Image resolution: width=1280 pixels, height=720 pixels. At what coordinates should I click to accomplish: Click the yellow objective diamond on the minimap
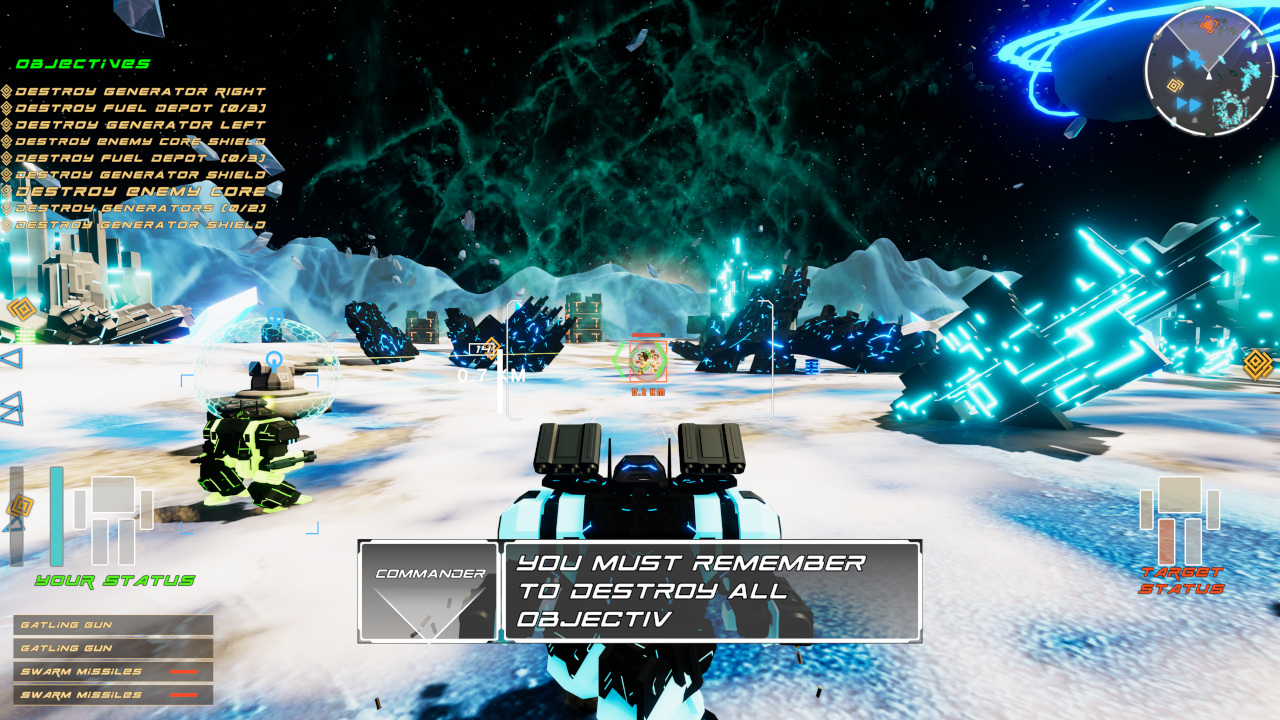(1174, 84)
